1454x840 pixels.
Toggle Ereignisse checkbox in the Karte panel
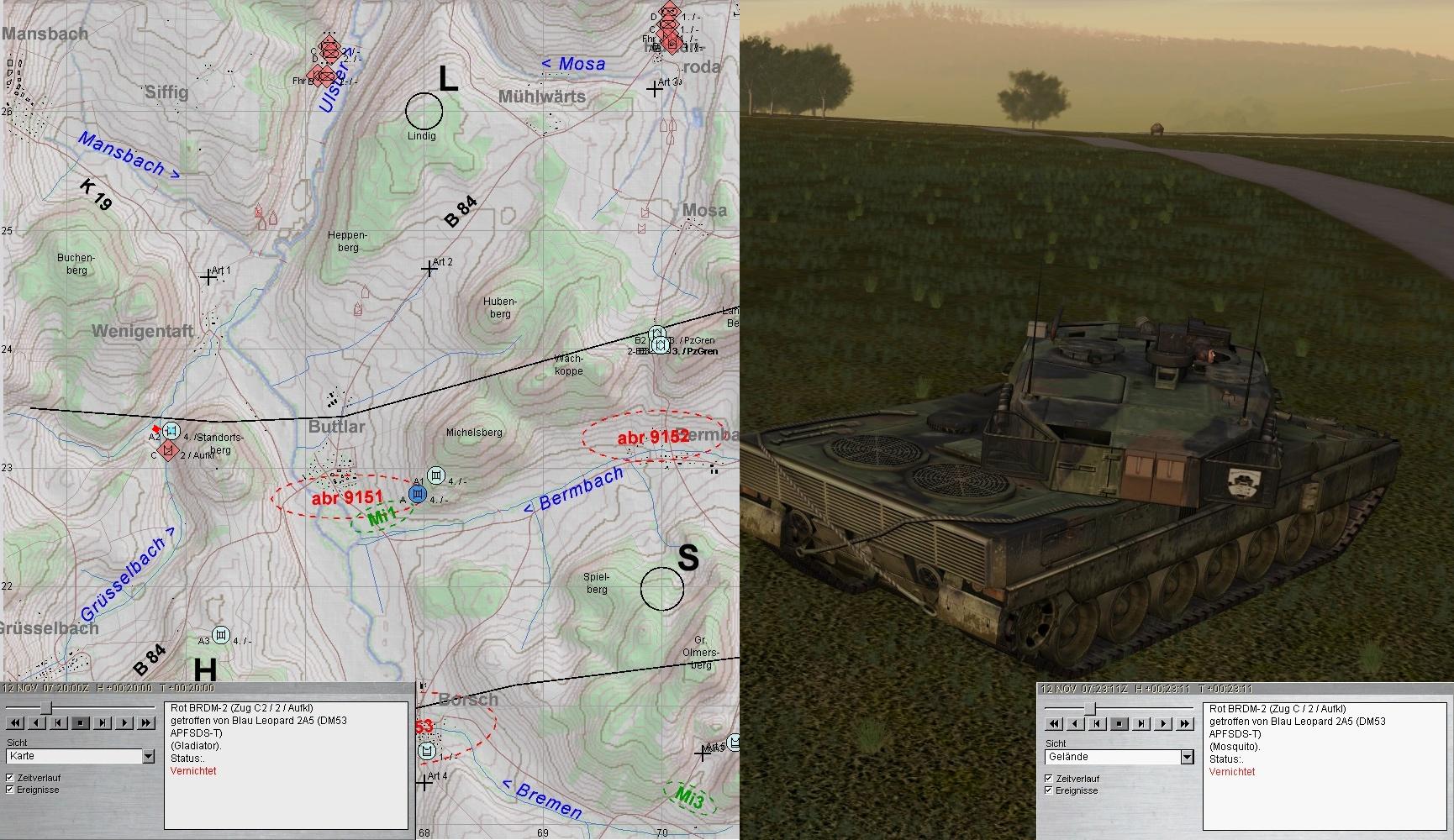(11, 790)
